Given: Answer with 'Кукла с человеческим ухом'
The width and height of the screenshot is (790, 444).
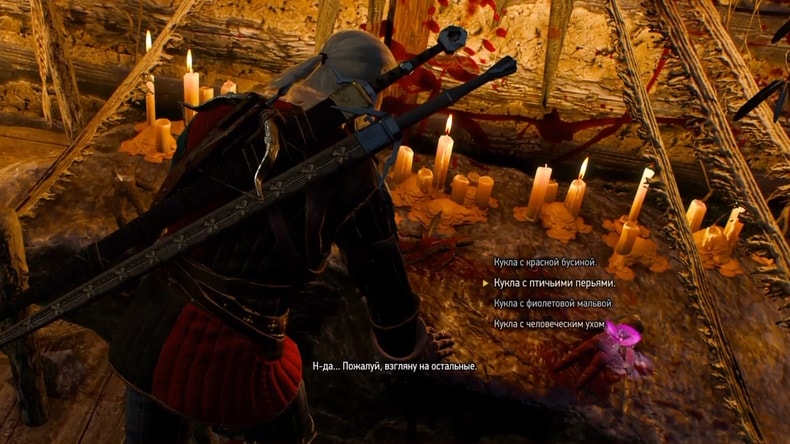Looking at the screenshot, I should click(552, 324).
